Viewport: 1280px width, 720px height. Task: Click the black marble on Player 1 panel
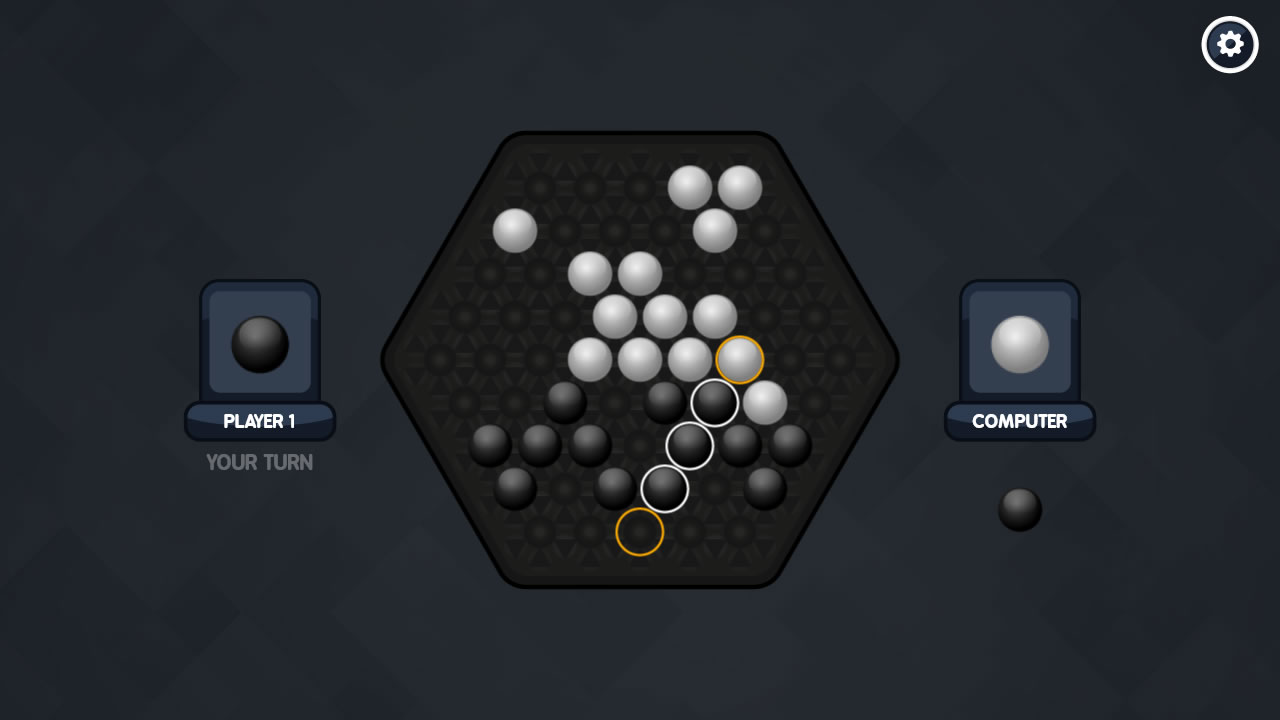click(x=259, y=342)
